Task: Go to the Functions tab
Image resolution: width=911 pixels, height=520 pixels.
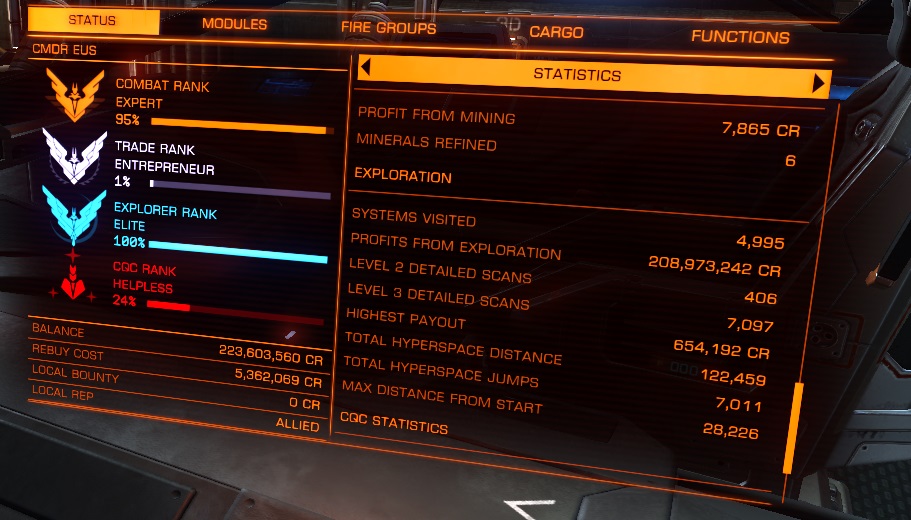Action: 740,38
